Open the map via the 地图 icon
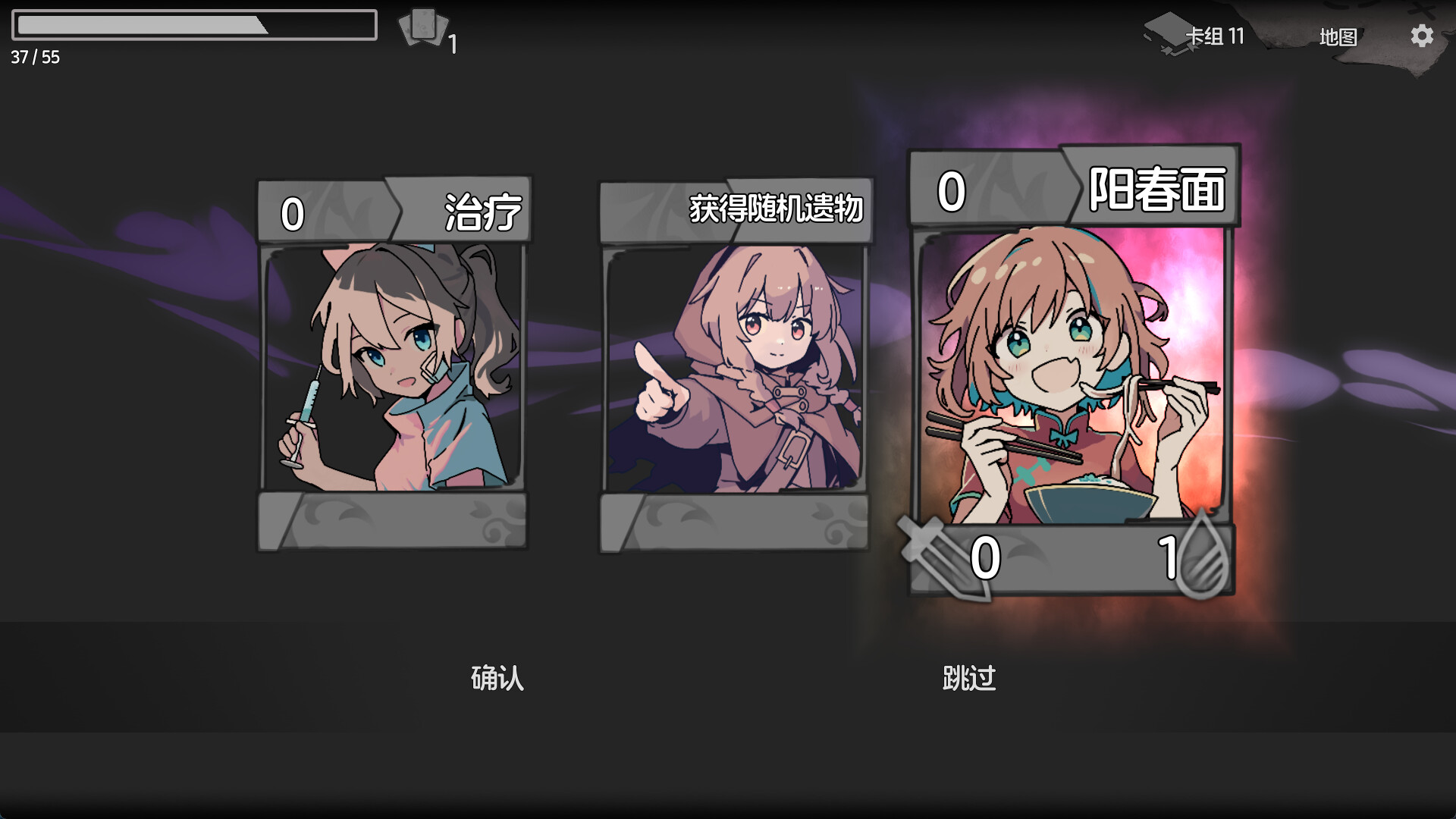Screen dimensions: 1456x819 [1340, 36]
